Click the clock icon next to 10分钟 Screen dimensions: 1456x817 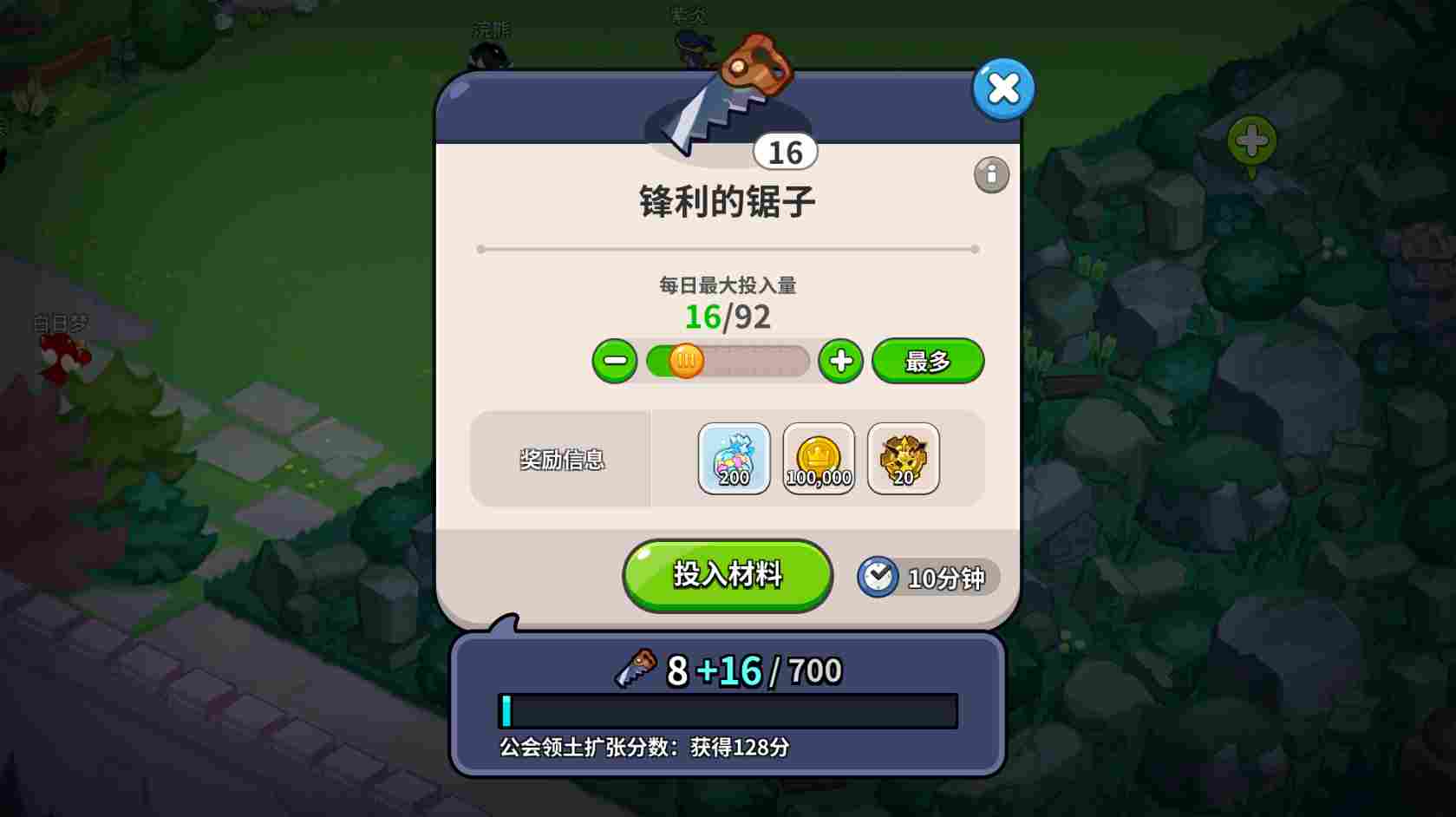click(x=878, y=576)
